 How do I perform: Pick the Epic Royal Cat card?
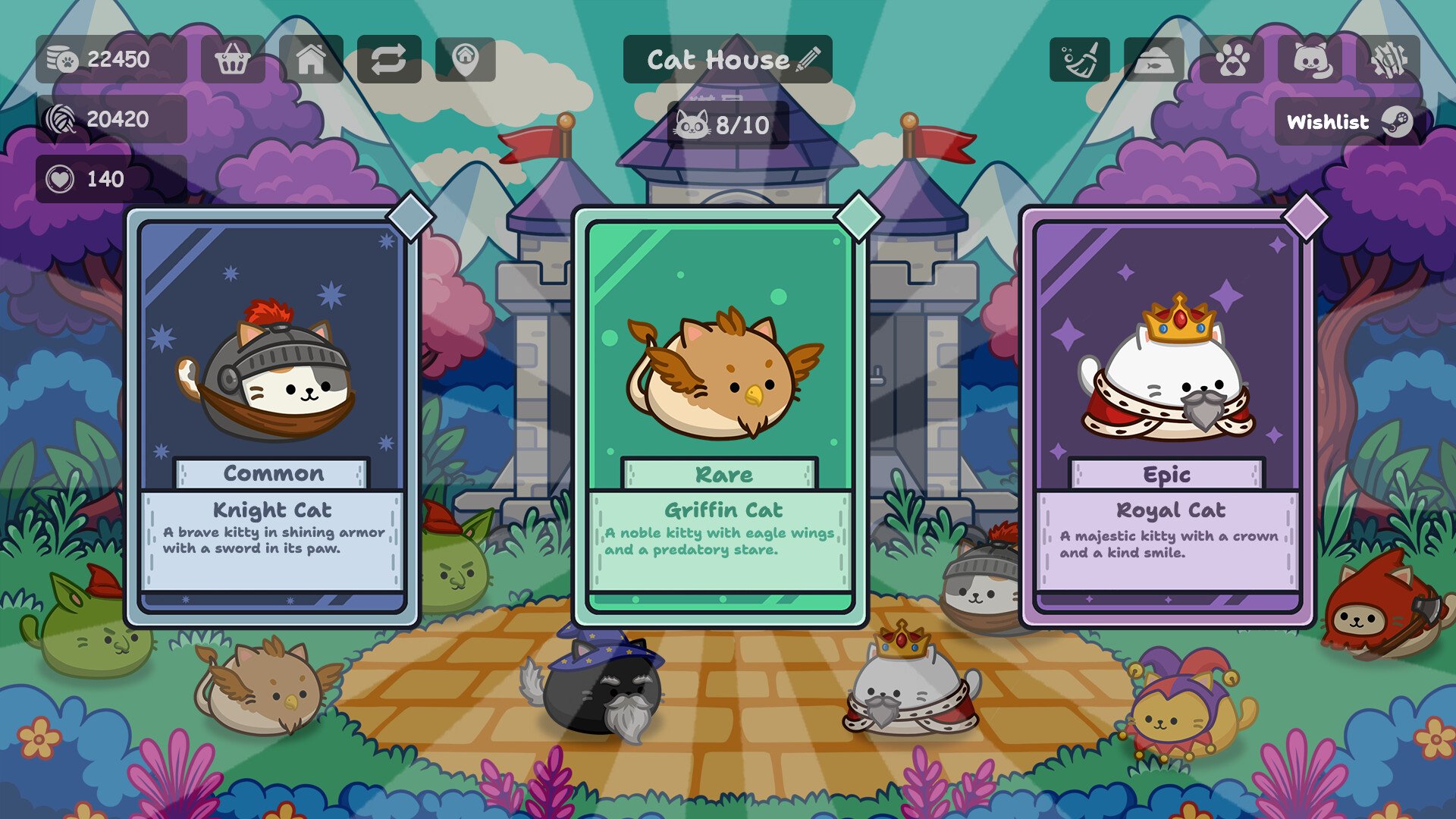coord(1168,417)
